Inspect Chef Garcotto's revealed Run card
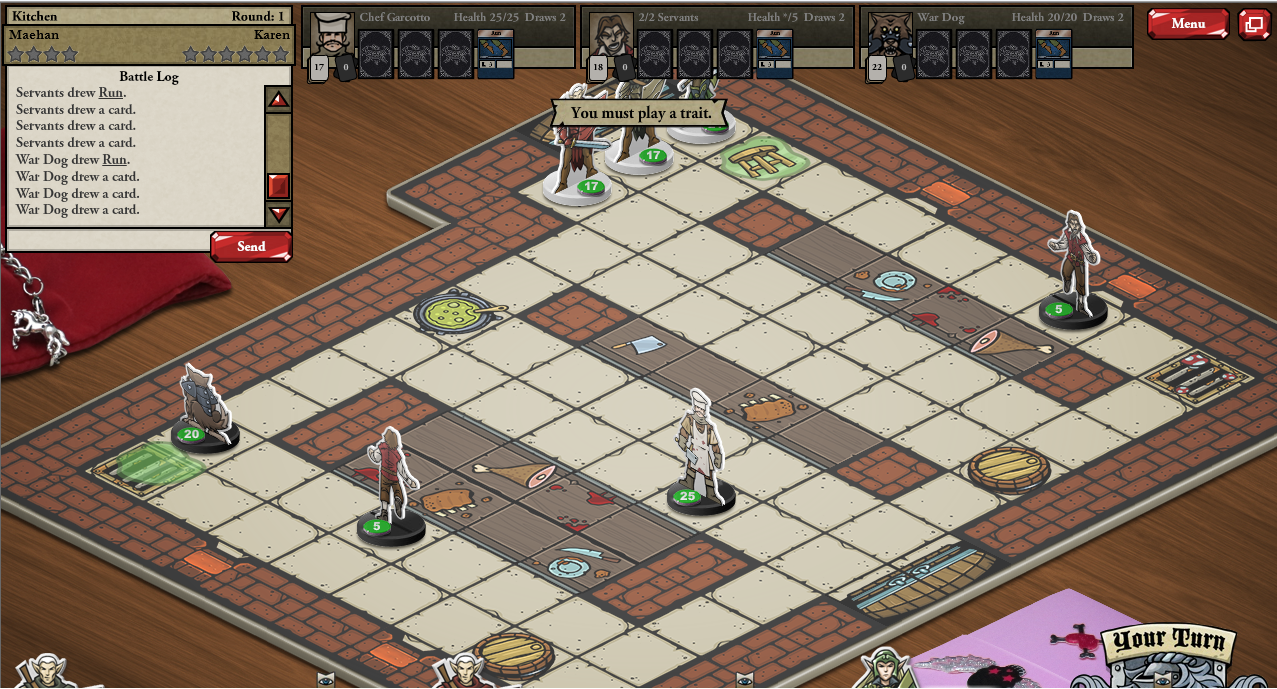The height and width of the screenshot is (689, 1277). click(495, 53)
